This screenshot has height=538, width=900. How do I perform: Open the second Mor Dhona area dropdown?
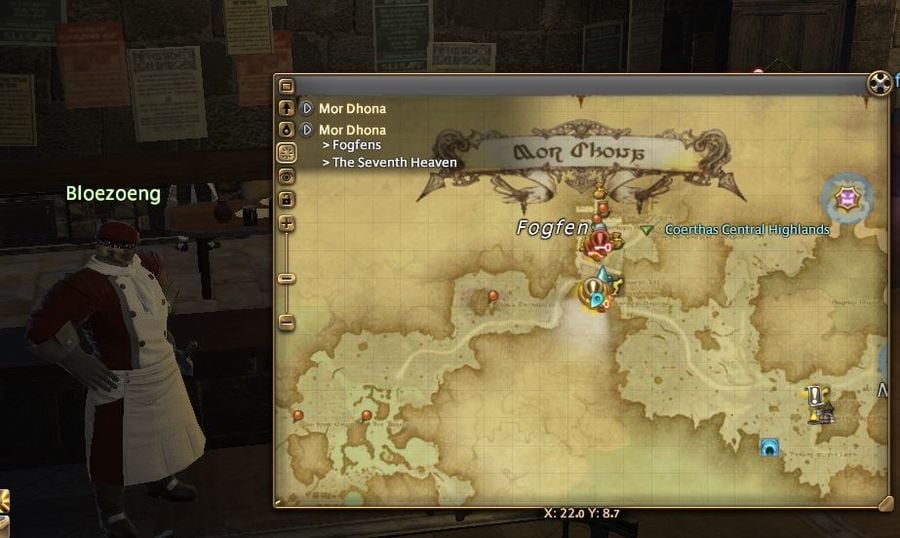click(307, 130)
